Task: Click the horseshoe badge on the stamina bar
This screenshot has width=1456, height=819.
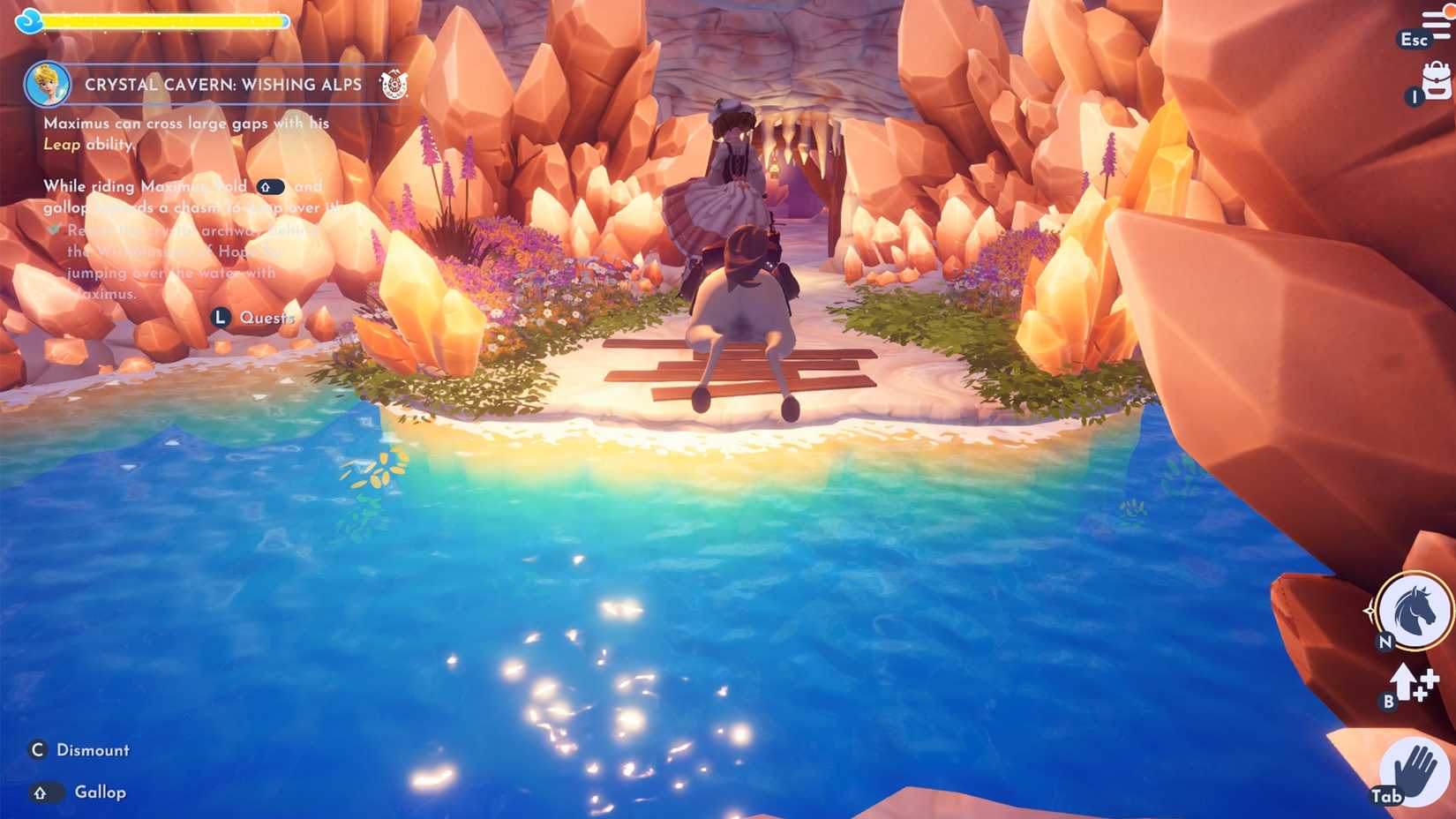Action: (x=31, y=19)
